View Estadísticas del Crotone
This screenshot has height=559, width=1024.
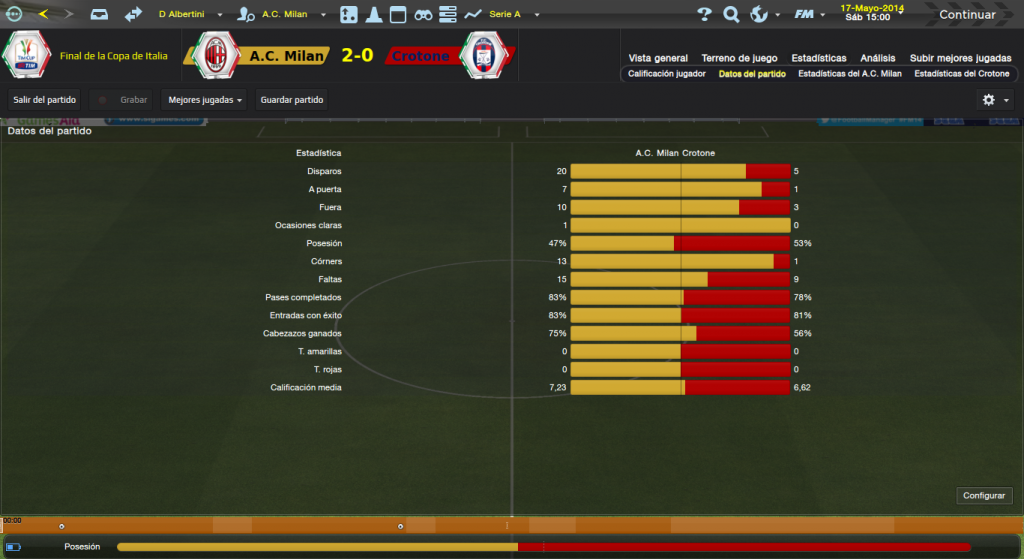pos(962,74)
